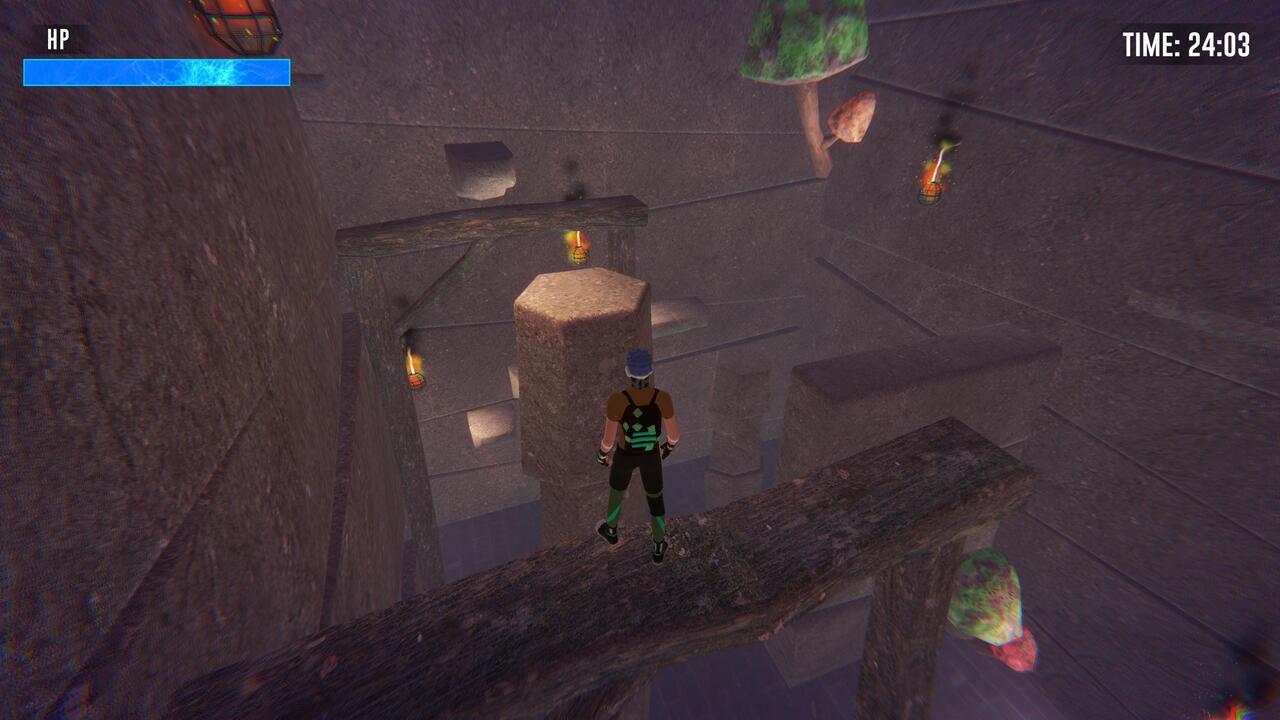Image resolution: width=1280 pixels, height=720 pixels.
Task: Click the TIME: 24:03 counter
Action: point(1185,44)
